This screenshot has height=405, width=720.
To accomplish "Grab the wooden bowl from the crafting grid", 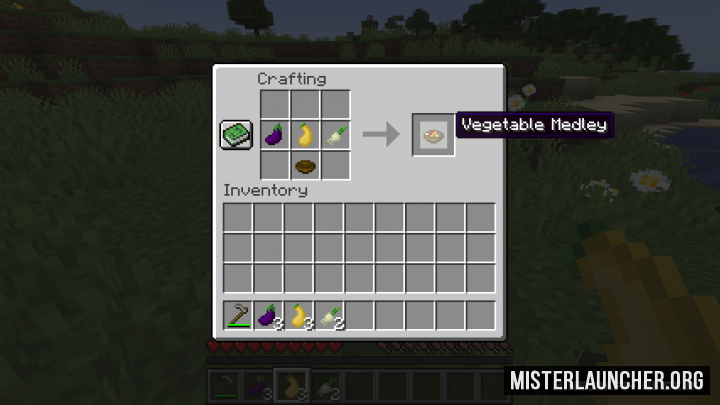I will (x=305, y=165).
